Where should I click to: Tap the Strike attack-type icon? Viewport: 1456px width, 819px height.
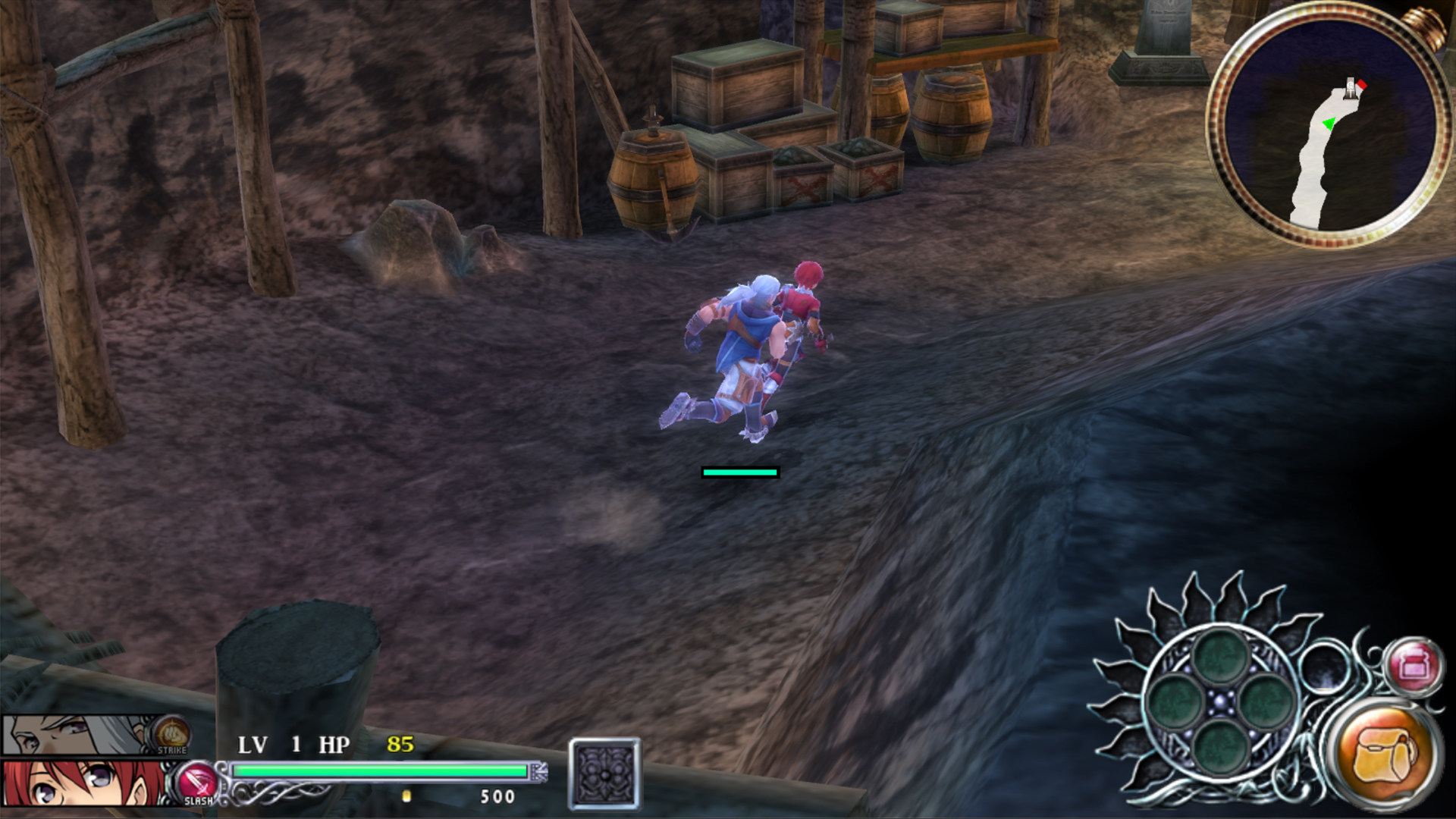(x=171, y=734)
